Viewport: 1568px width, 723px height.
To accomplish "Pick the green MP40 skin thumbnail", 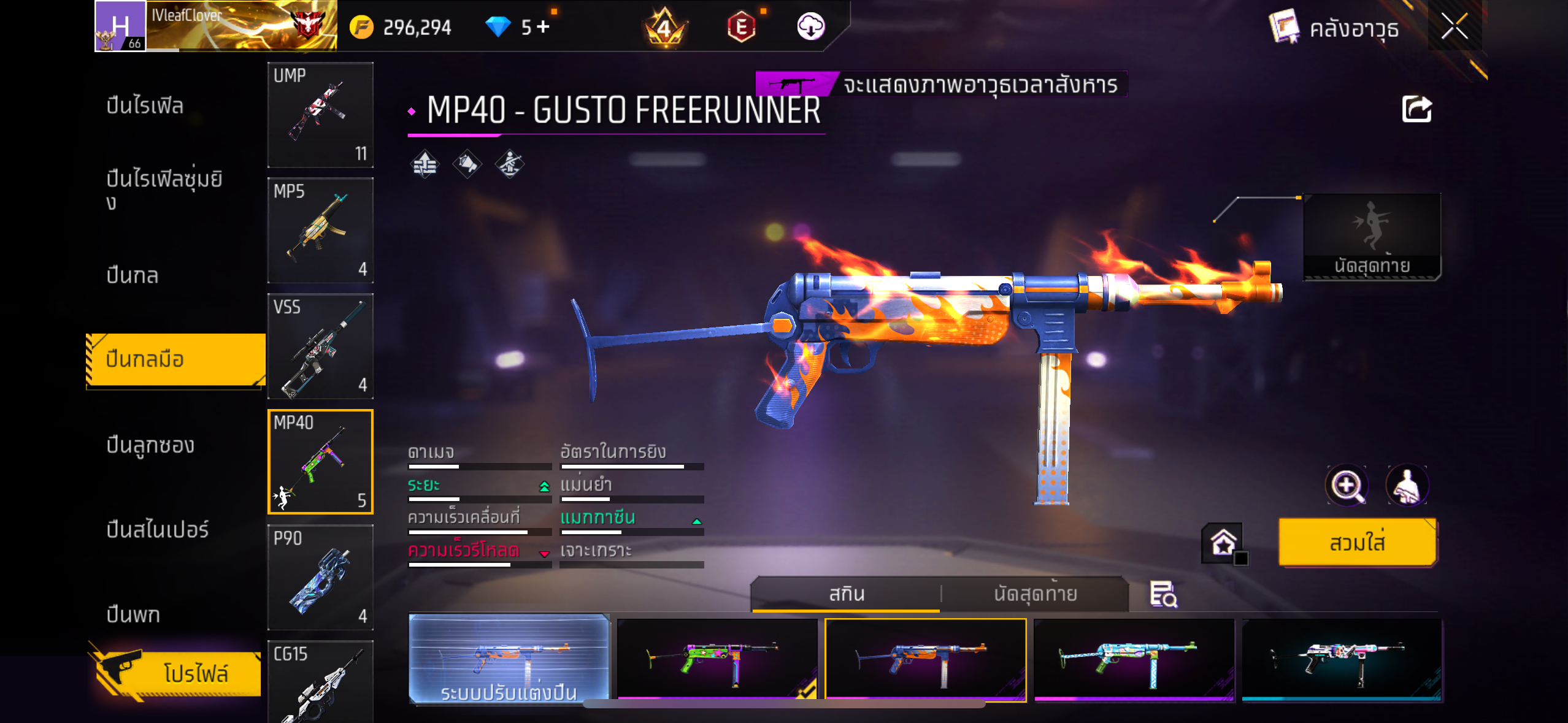I will [x=717, y=659].
